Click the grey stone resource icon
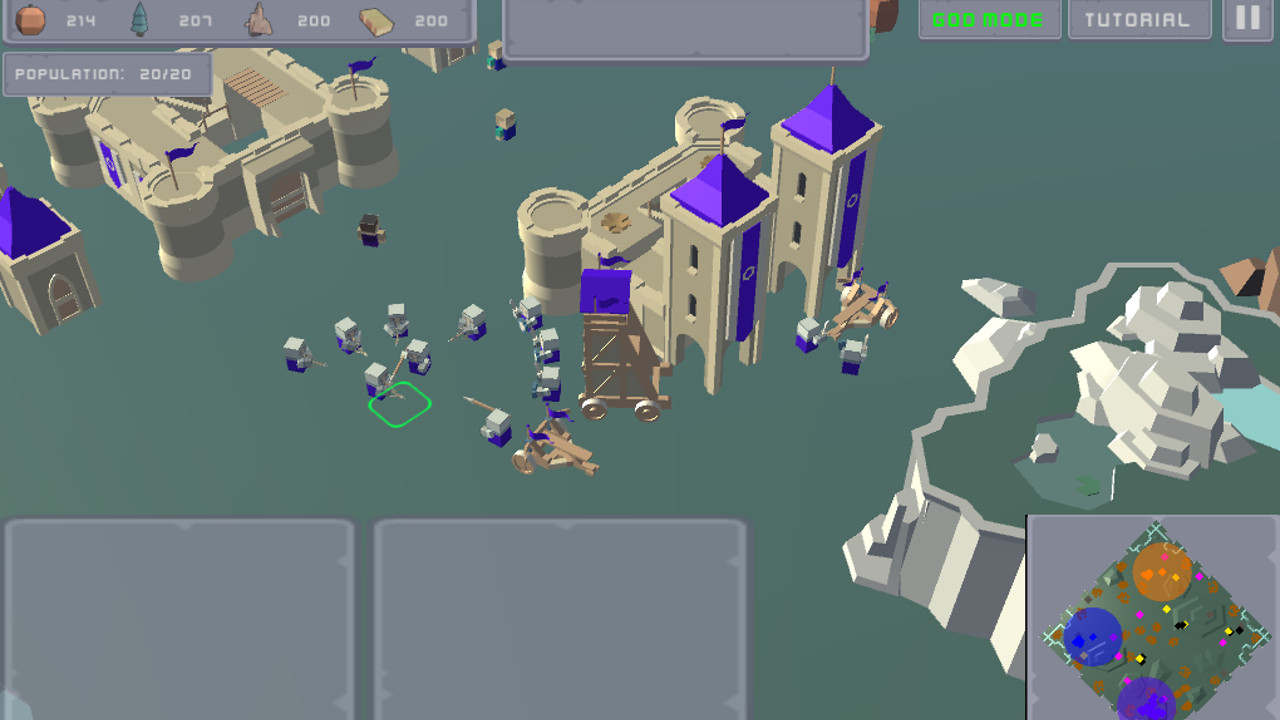The height and width of the screenshot is (720, 1280). (x=258, y=18)
